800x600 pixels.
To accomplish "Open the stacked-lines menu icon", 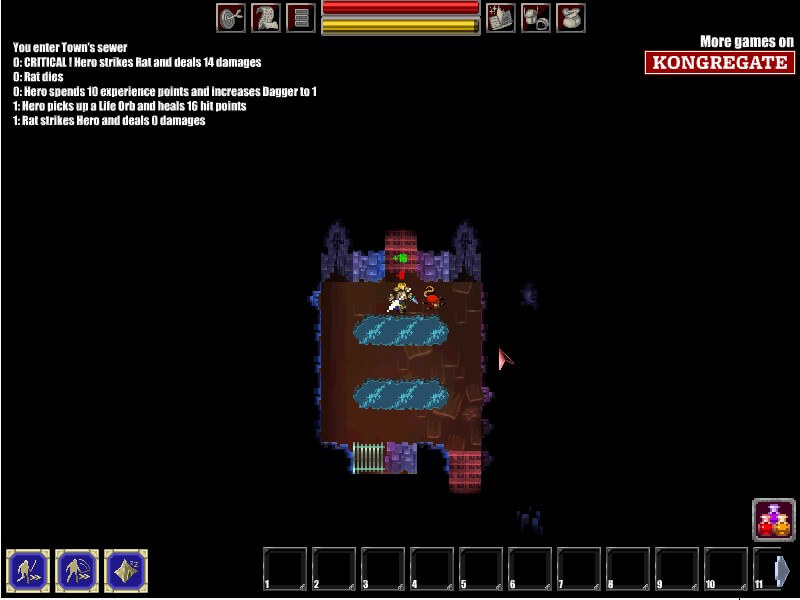I will 301,18.
